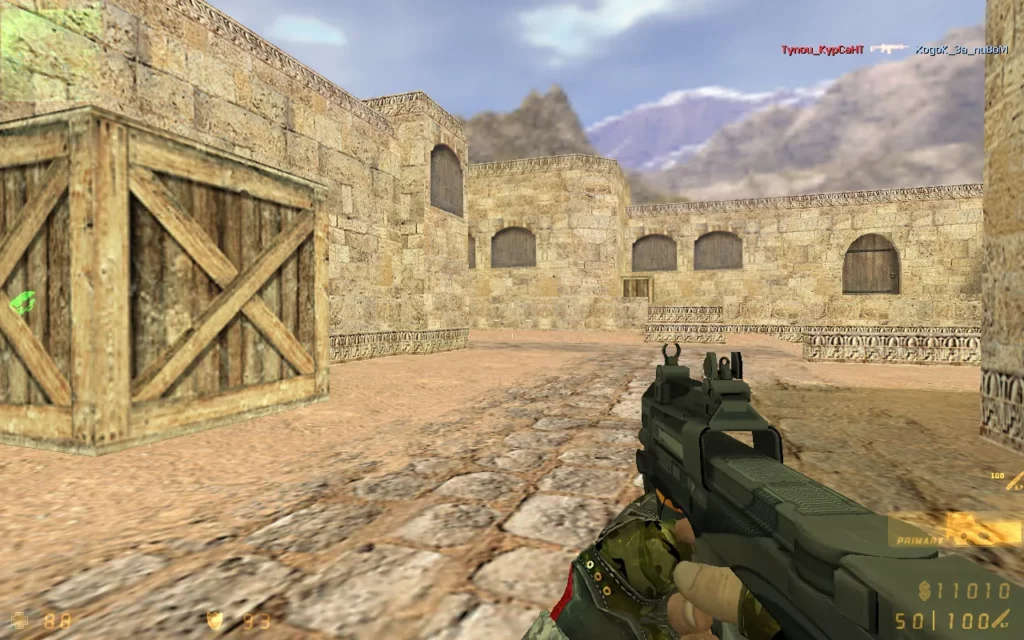
Task: Click the health cross icon
Action: point(21,620)
